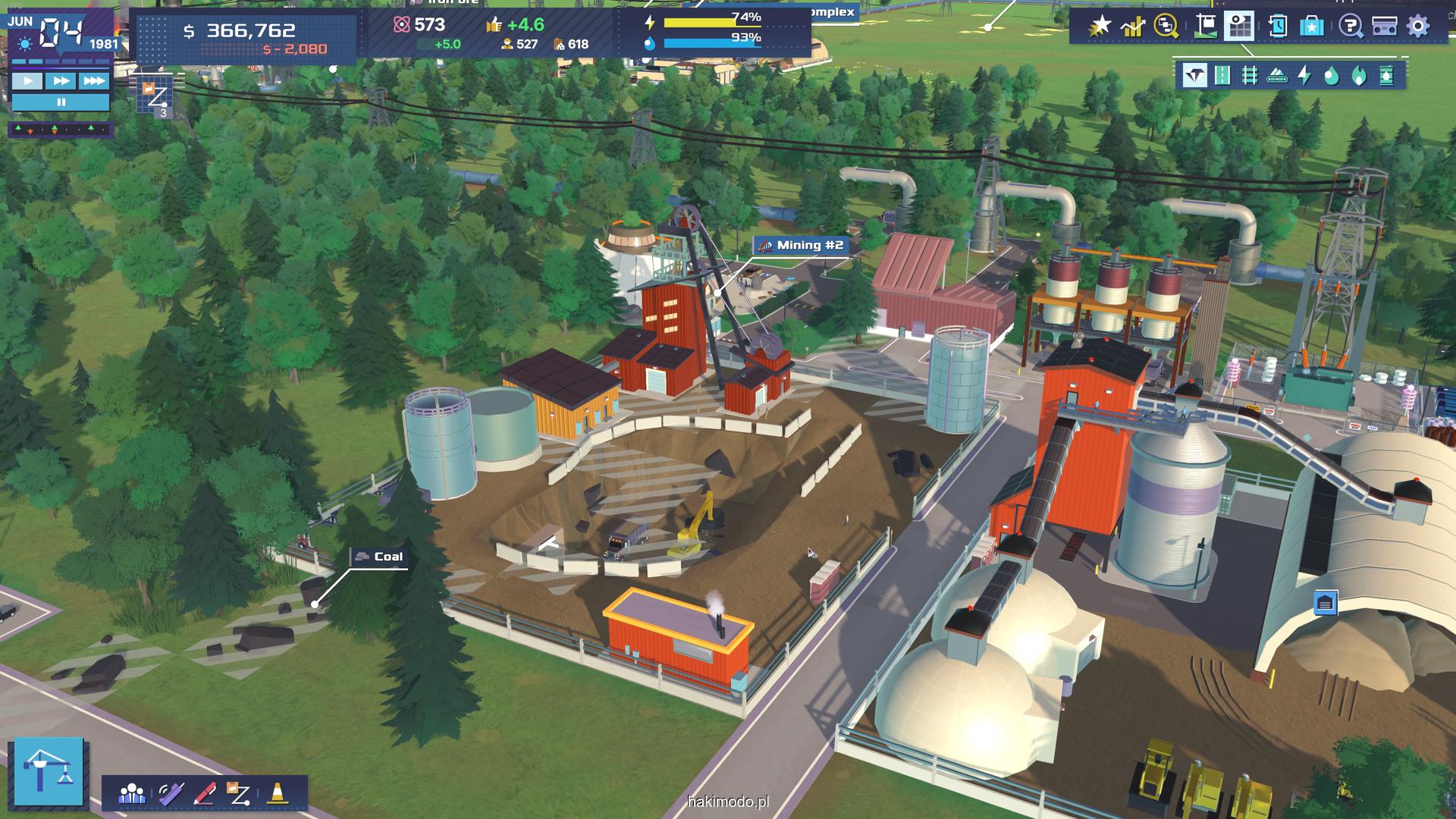Open the boombox radio player
Image resolution: width=1456 pixels, height=819 pixels.
(1385, 27)
